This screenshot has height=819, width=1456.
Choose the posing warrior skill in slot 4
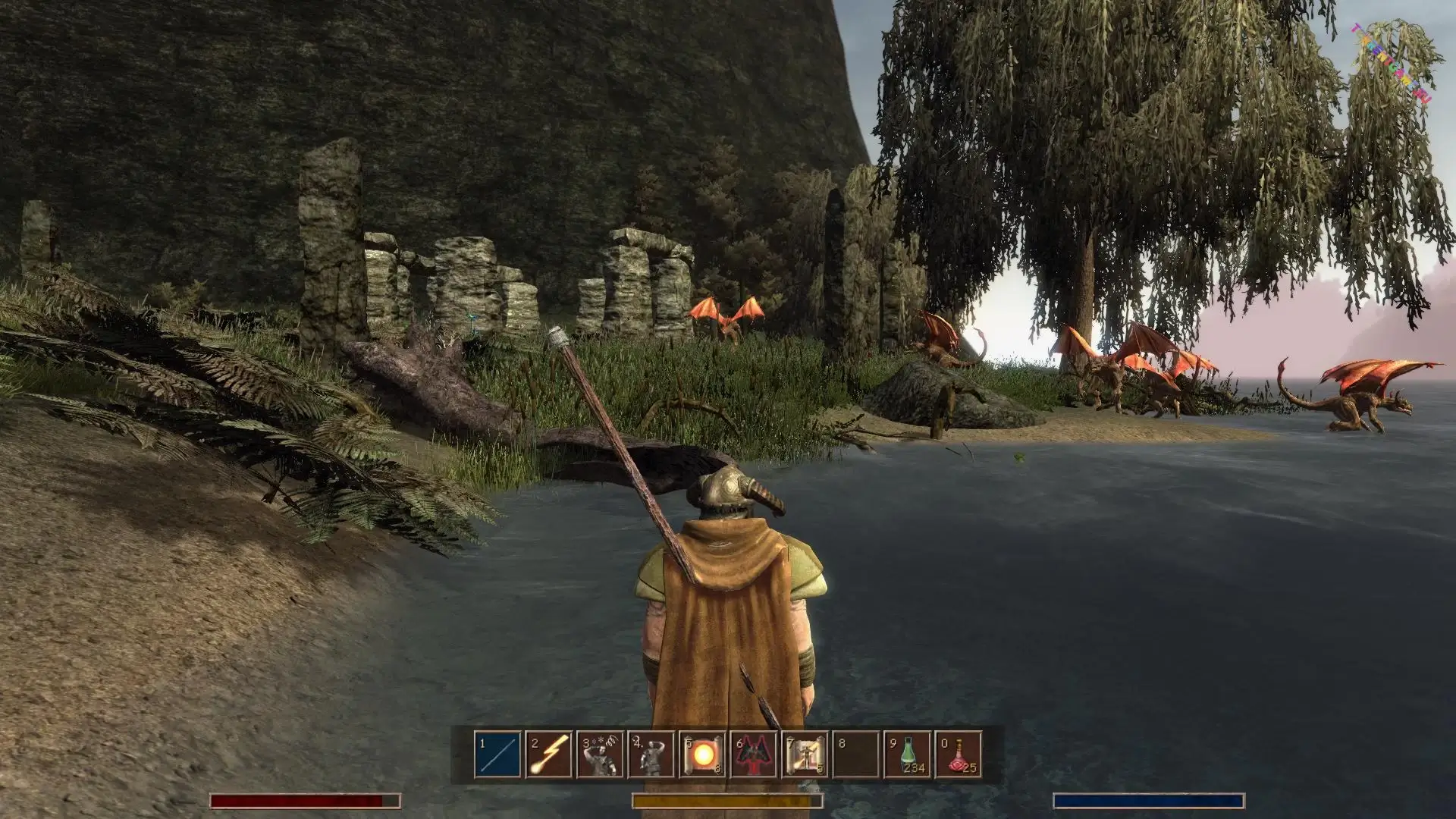click(651, 755)
